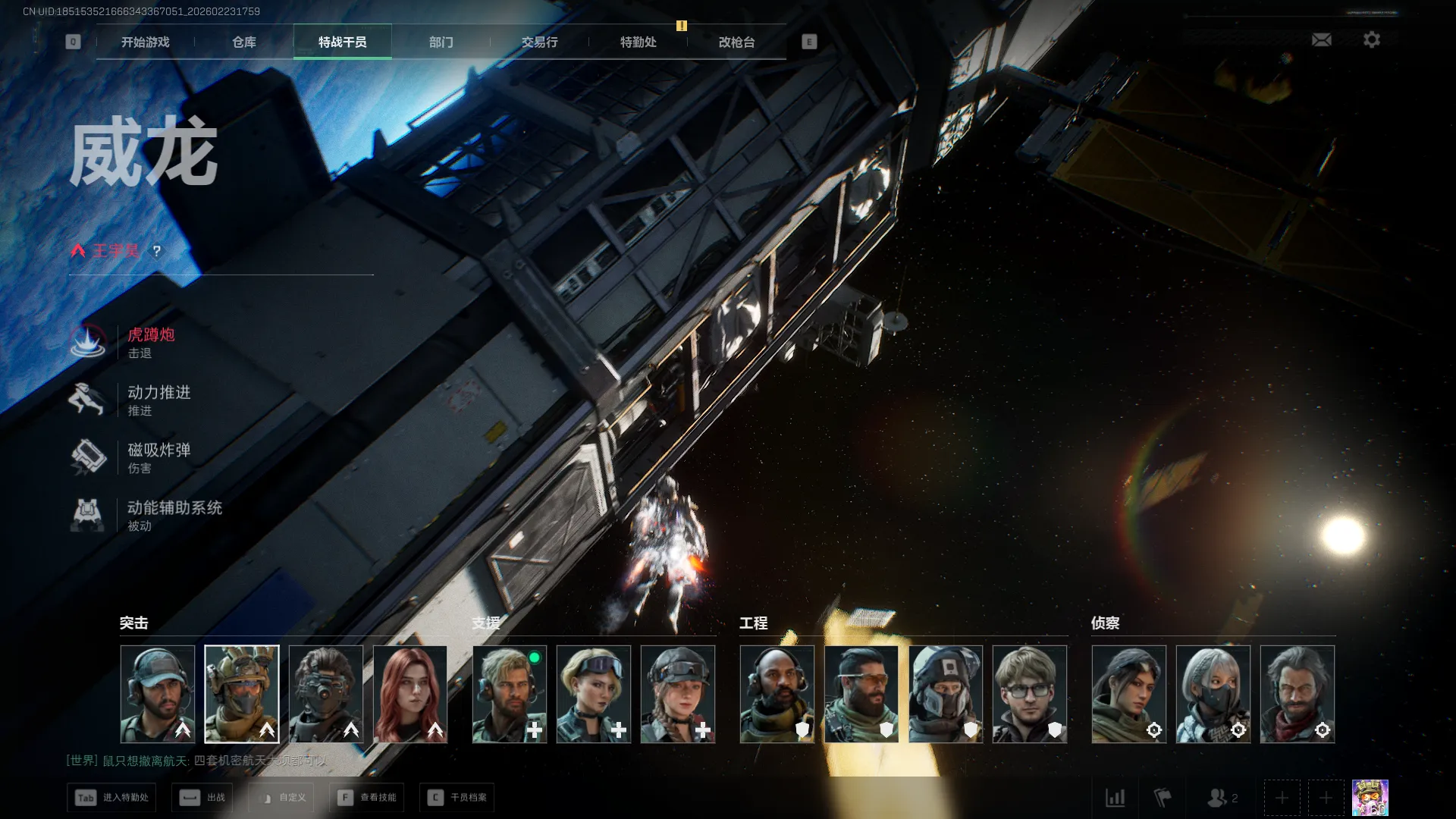Select the 动力推进 skill entry

click(x=158, y=400)
